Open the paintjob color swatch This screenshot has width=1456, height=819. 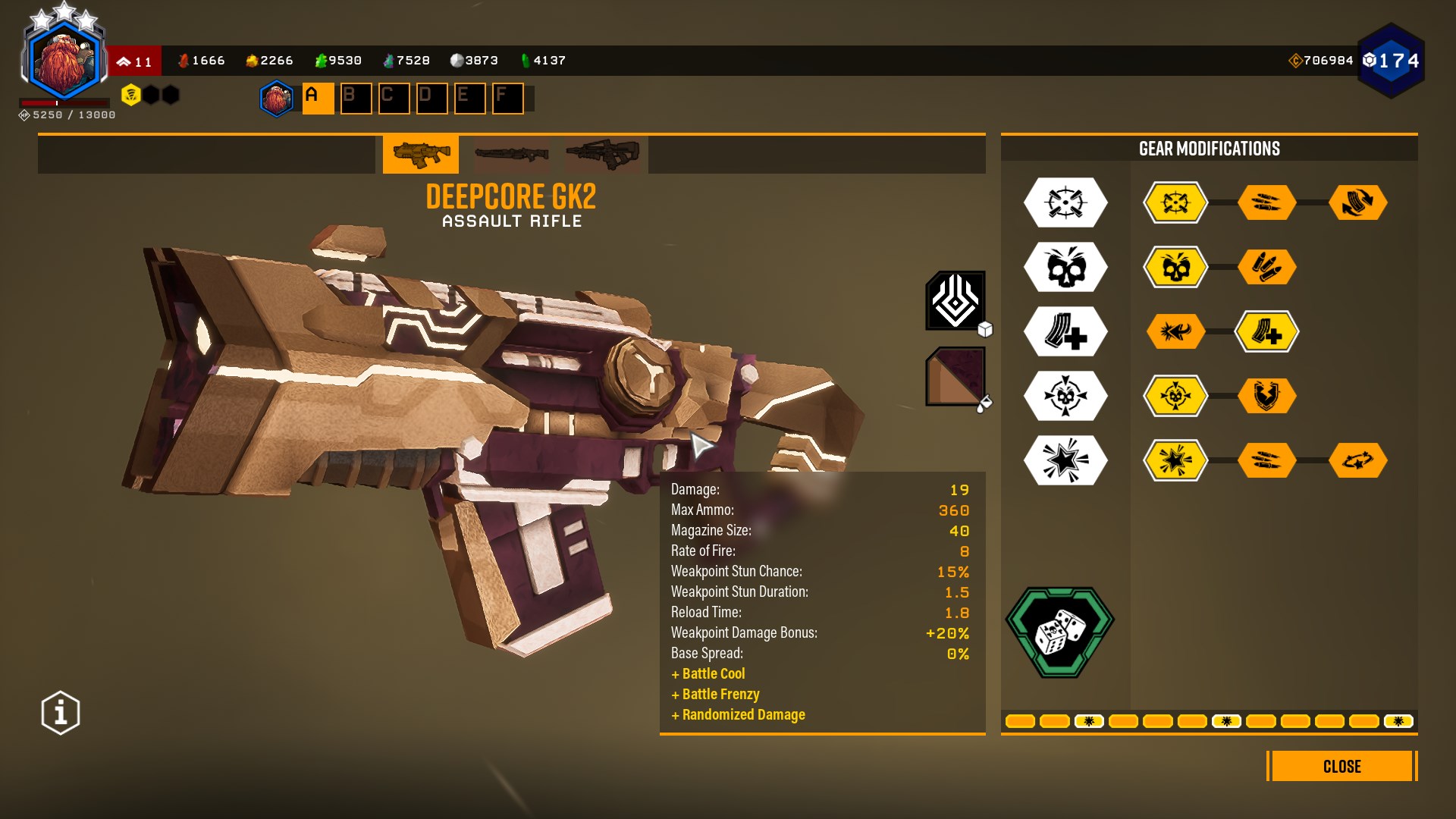click(x=955, y=376)
